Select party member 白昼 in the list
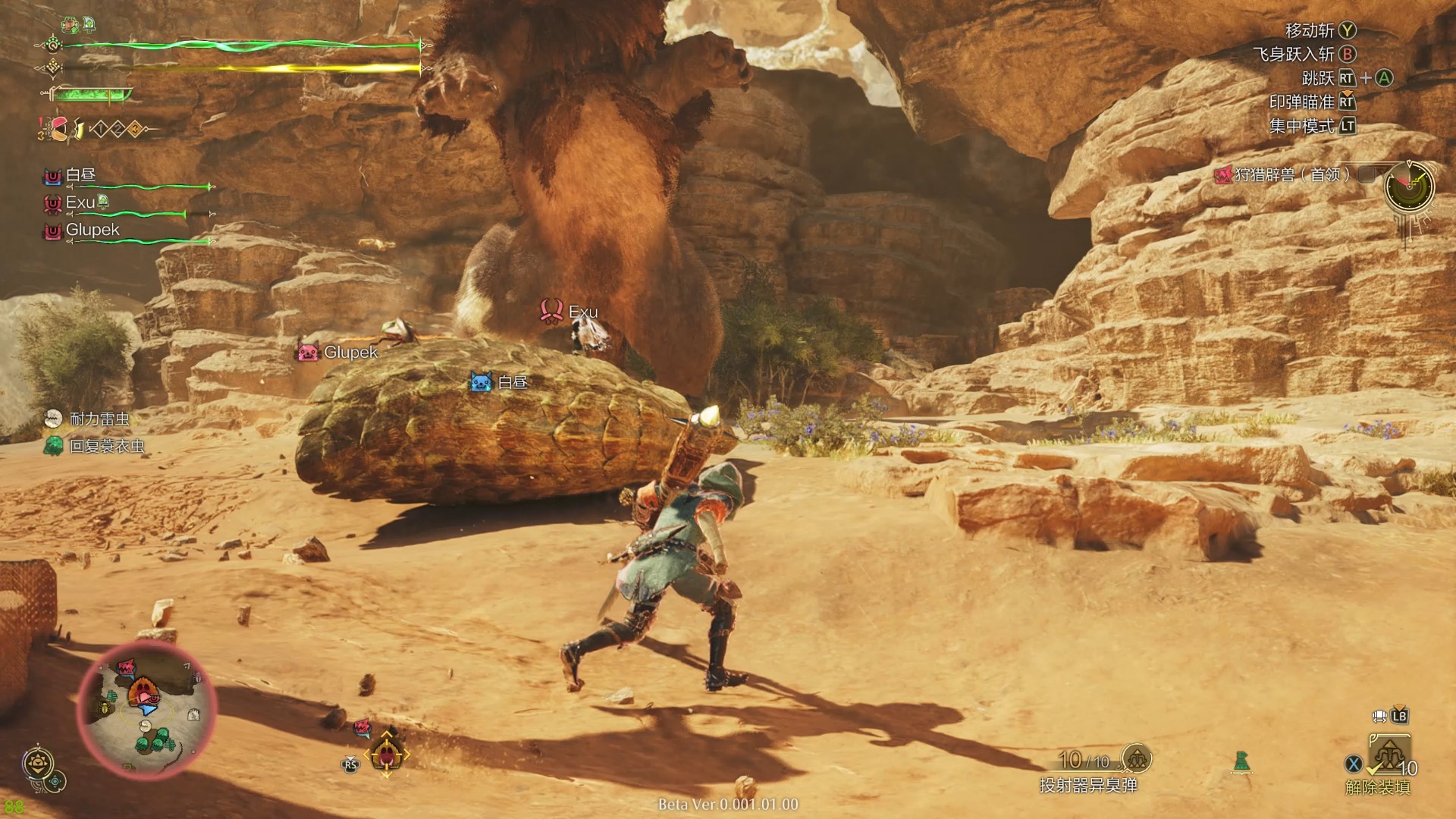The width and height of the screenshot is (1456, 819). (x=80, y=176)
